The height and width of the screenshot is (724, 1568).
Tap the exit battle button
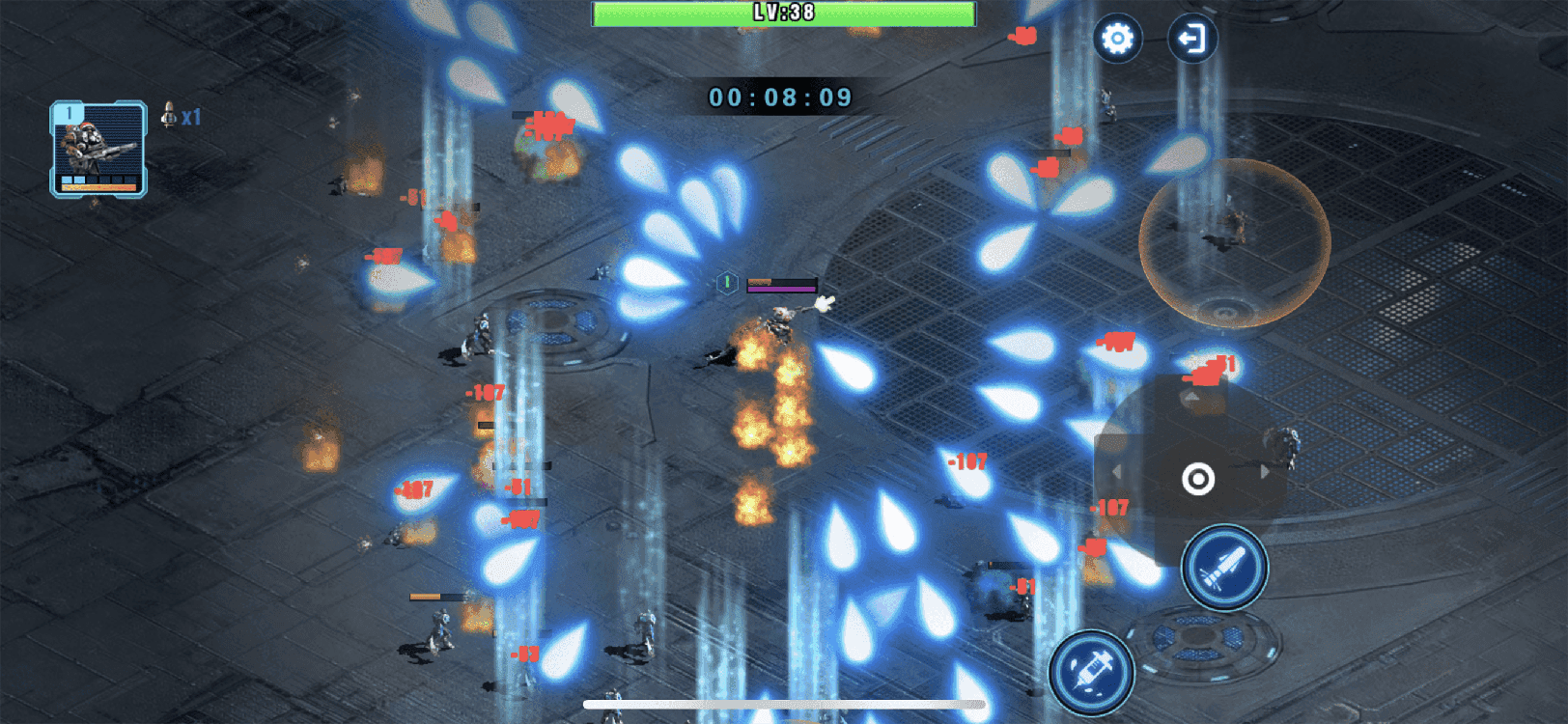coord(1192,40)
